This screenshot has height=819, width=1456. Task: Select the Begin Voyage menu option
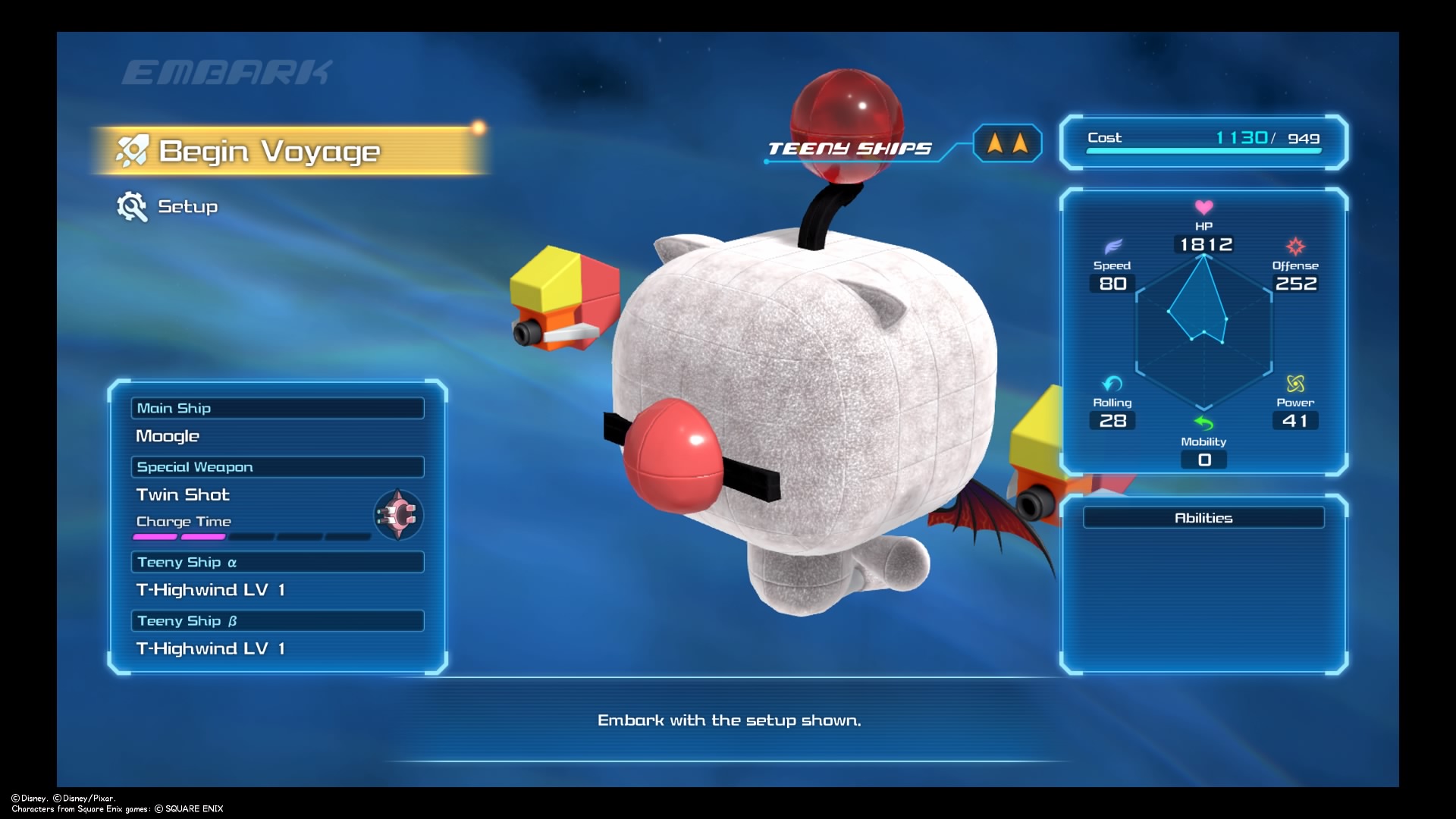pyautogui.click(x=269, y=150)
